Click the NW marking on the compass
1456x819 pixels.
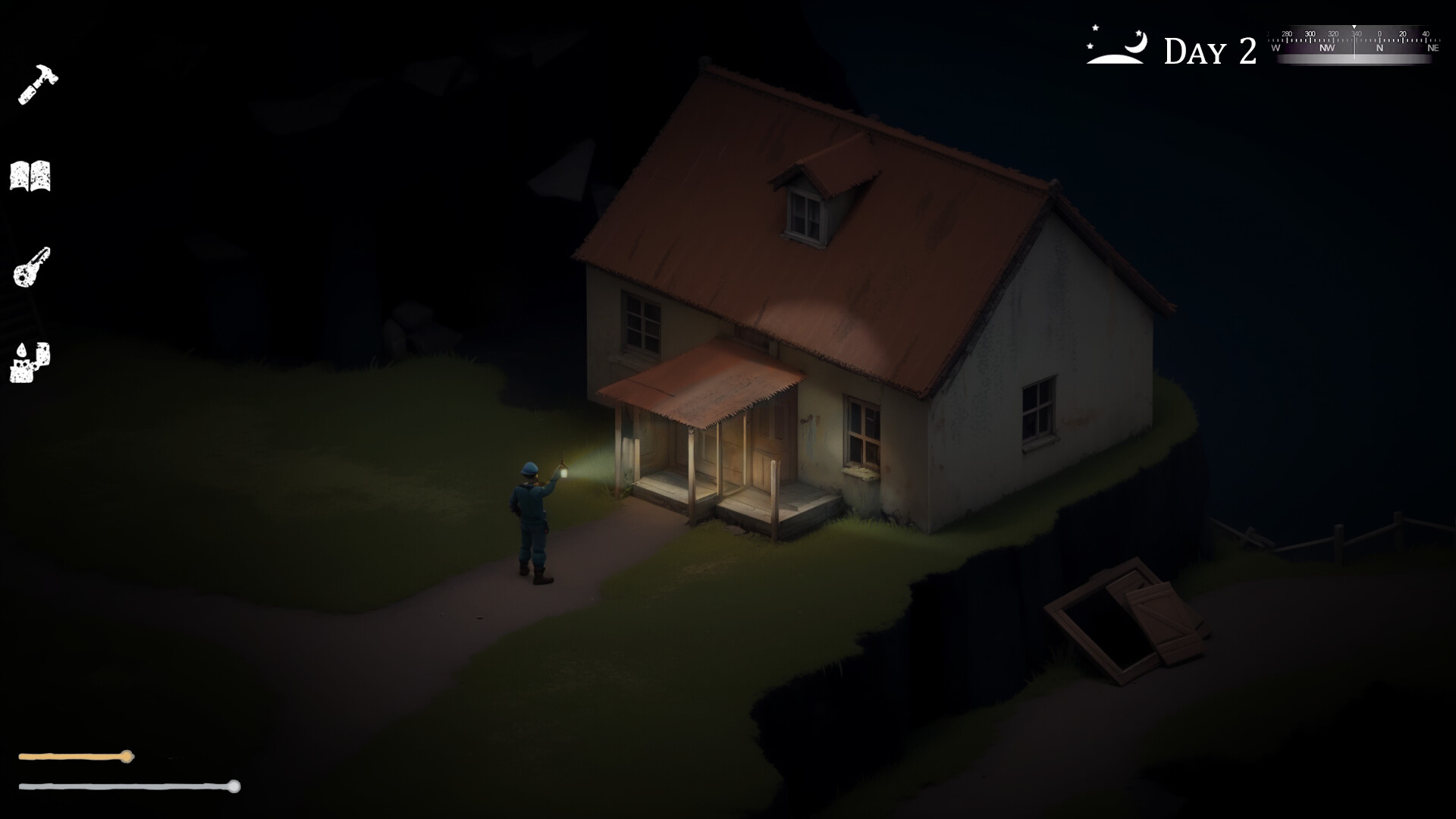1327,48
